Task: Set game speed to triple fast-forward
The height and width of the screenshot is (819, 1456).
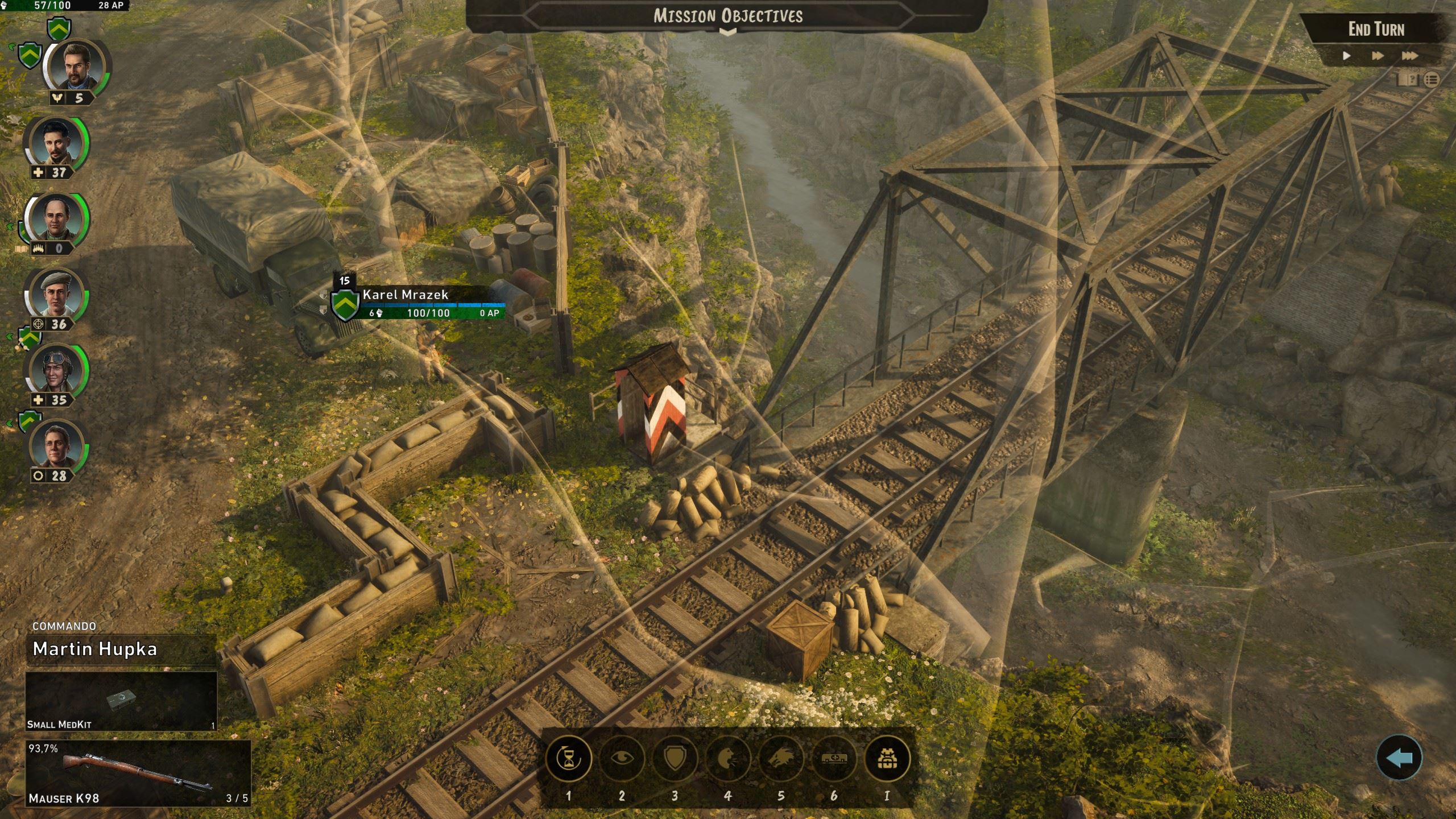Action: (1409, 56)
